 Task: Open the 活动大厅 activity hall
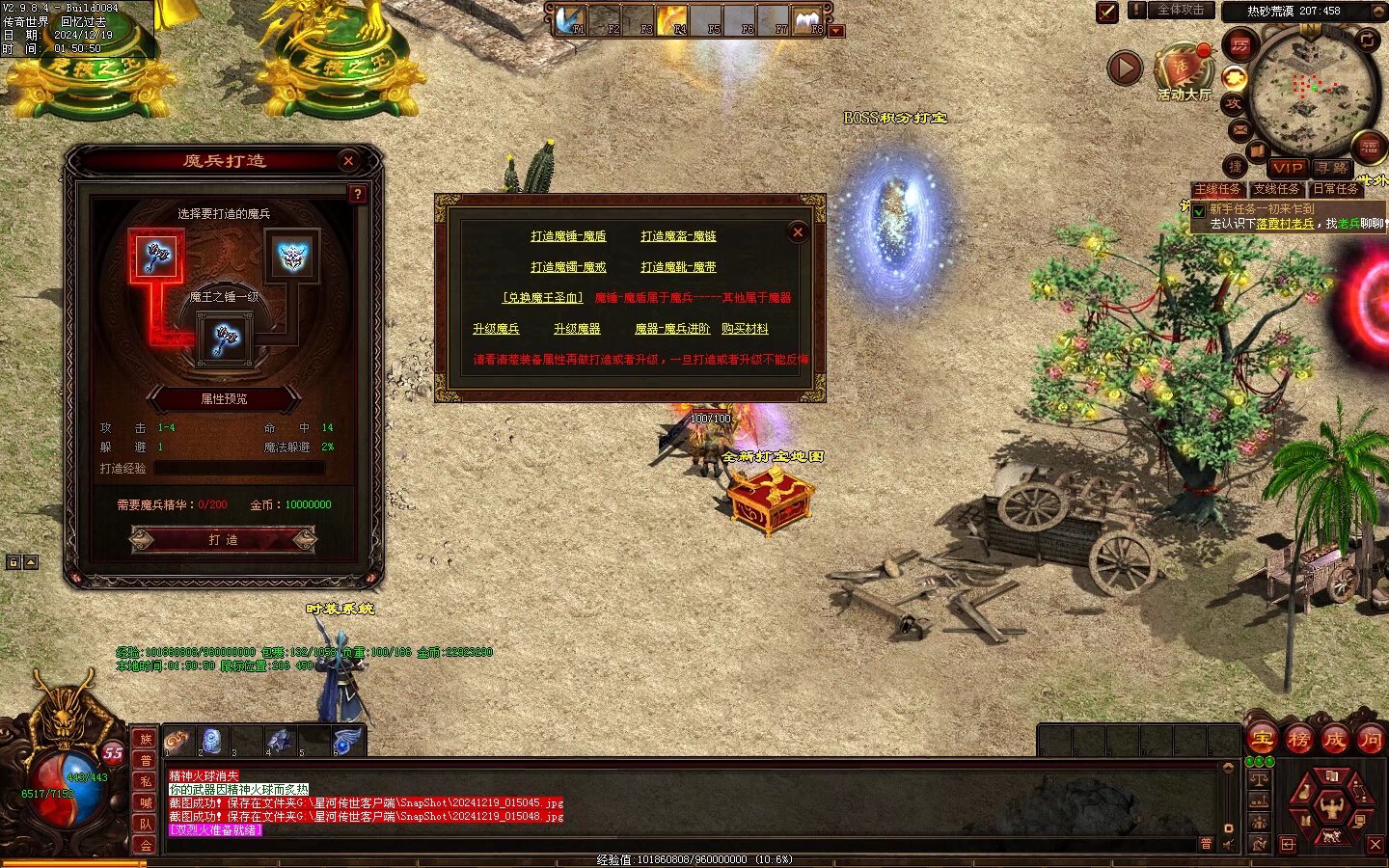tap(1184, 74)
